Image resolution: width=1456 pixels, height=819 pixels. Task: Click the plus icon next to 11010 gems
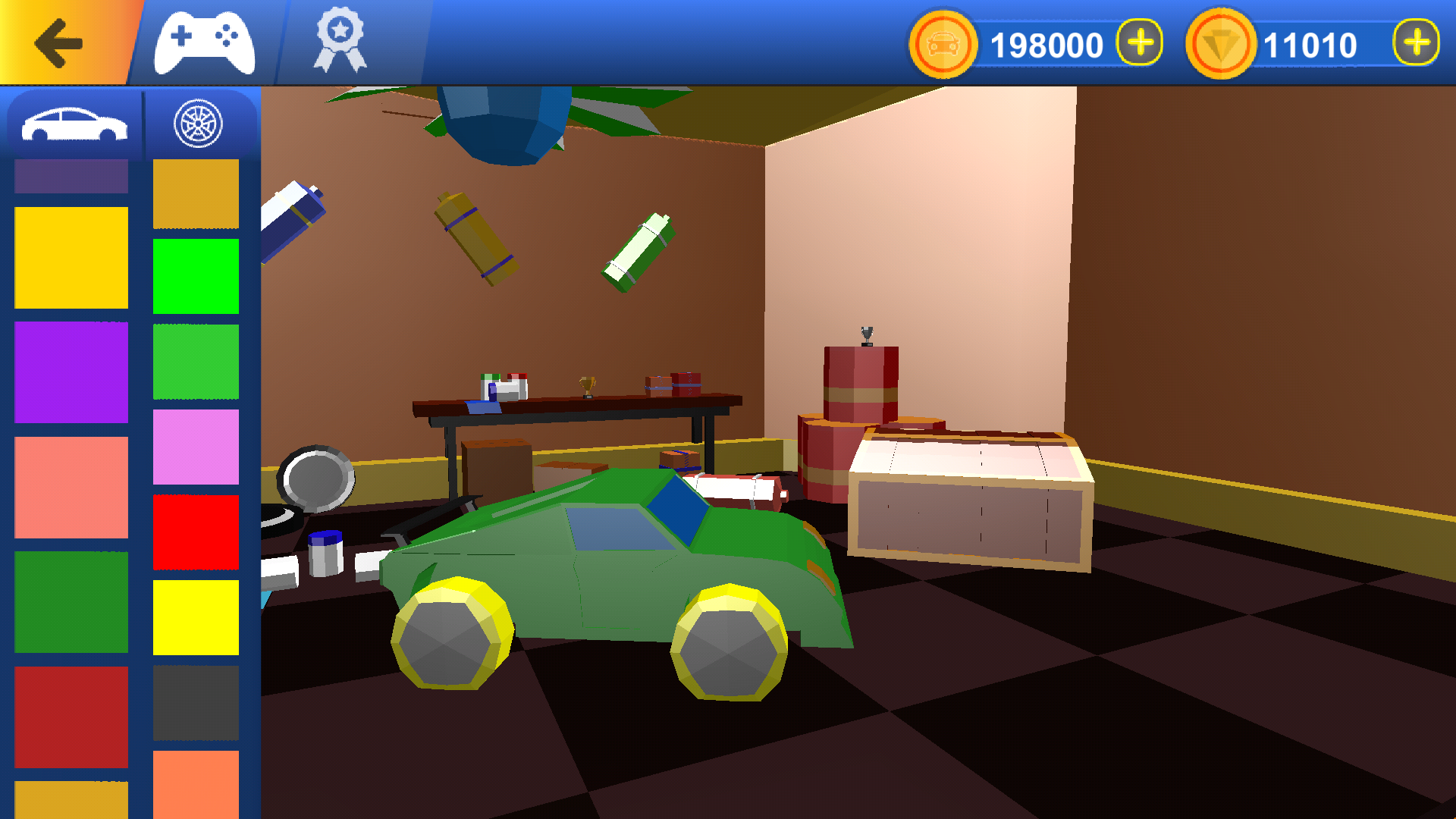pos(1415,43)
